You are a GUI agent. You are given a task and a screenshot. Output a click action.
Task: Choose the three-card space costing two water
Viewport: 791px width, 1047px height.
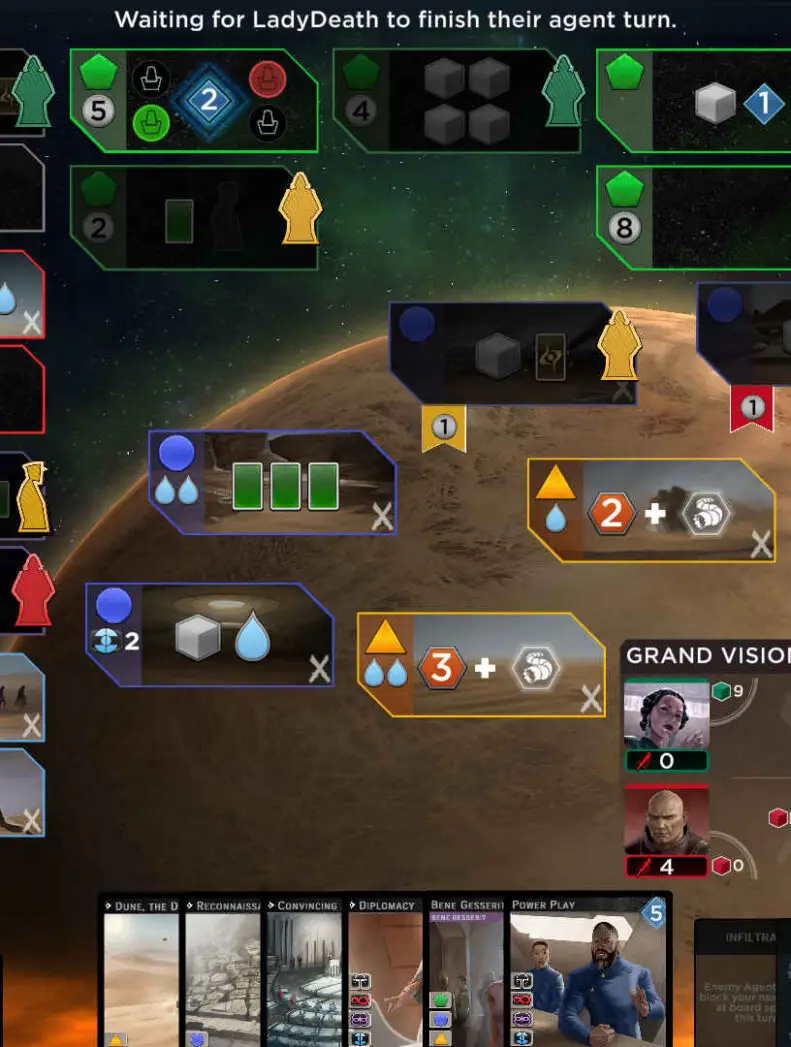pyautogui.click(x=272, y=483)
